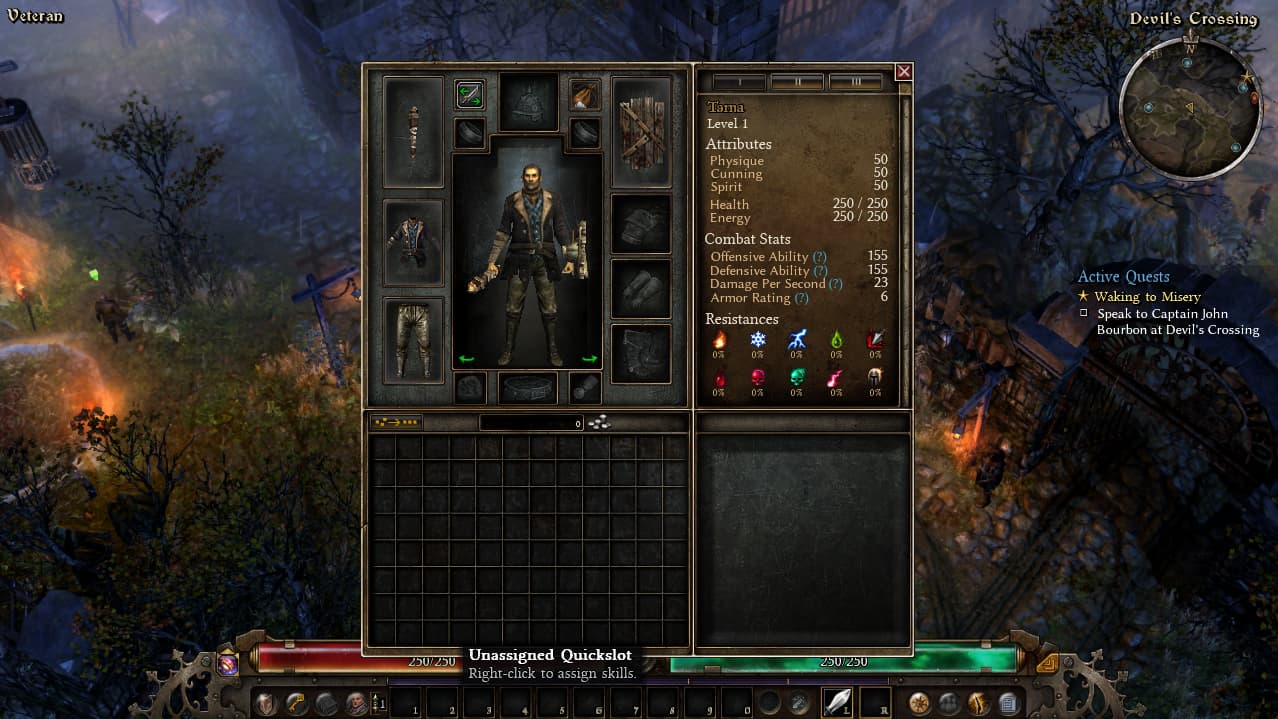Open the character portrait button on toolbar
1278x719 pixels.
(356, 703)
